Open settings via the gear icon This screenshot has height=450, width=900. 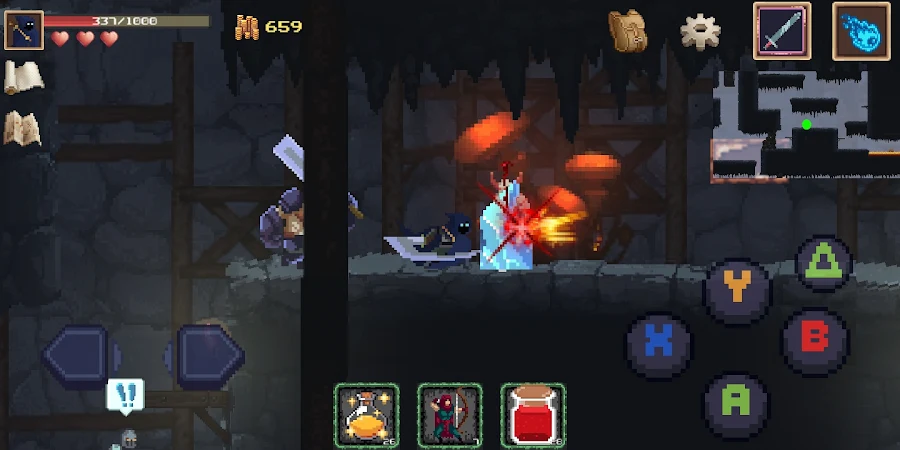click(701, 31)
